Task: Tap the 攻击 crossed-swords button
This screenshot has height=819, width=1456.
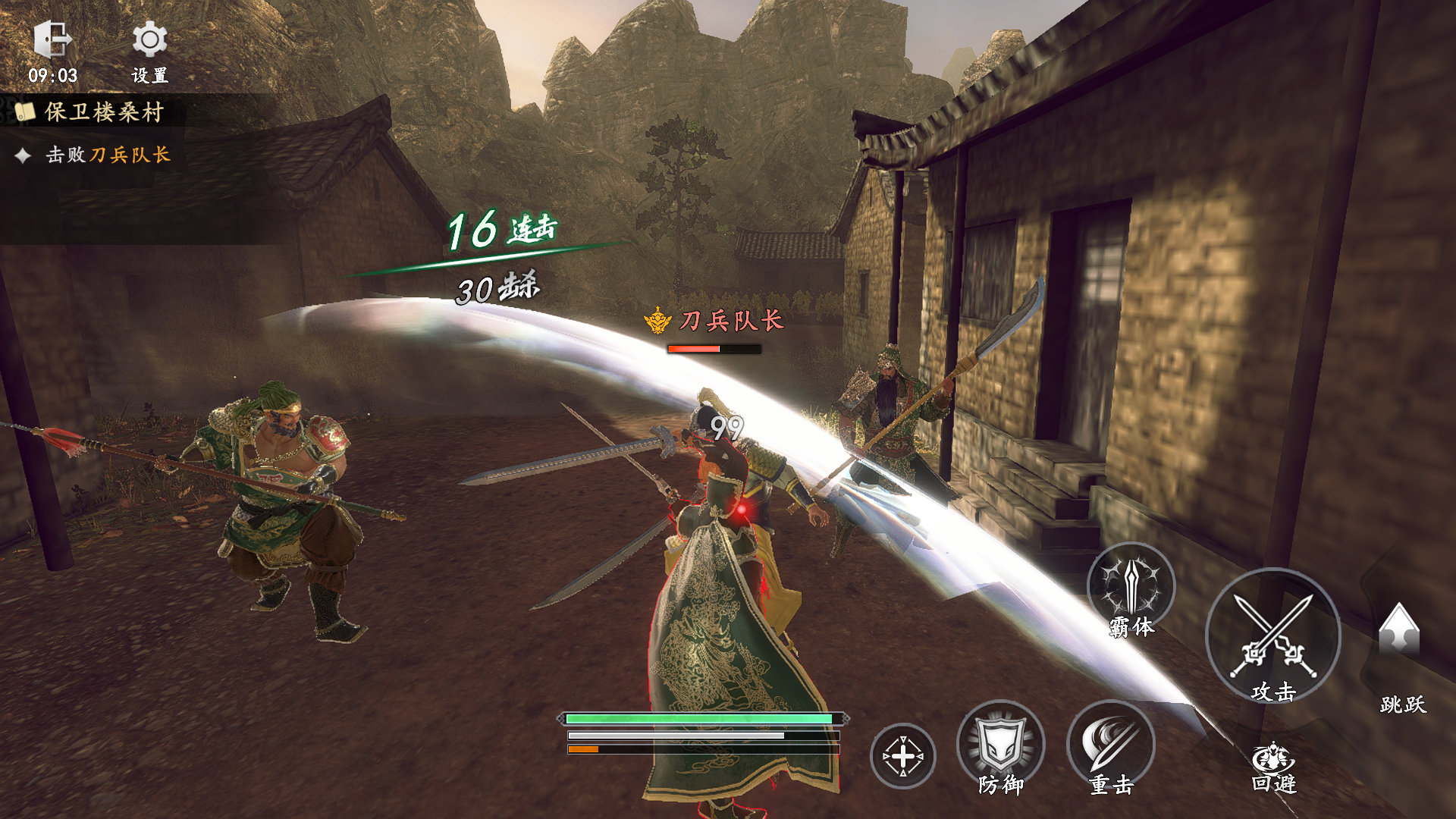Action: coord(1273,635)
